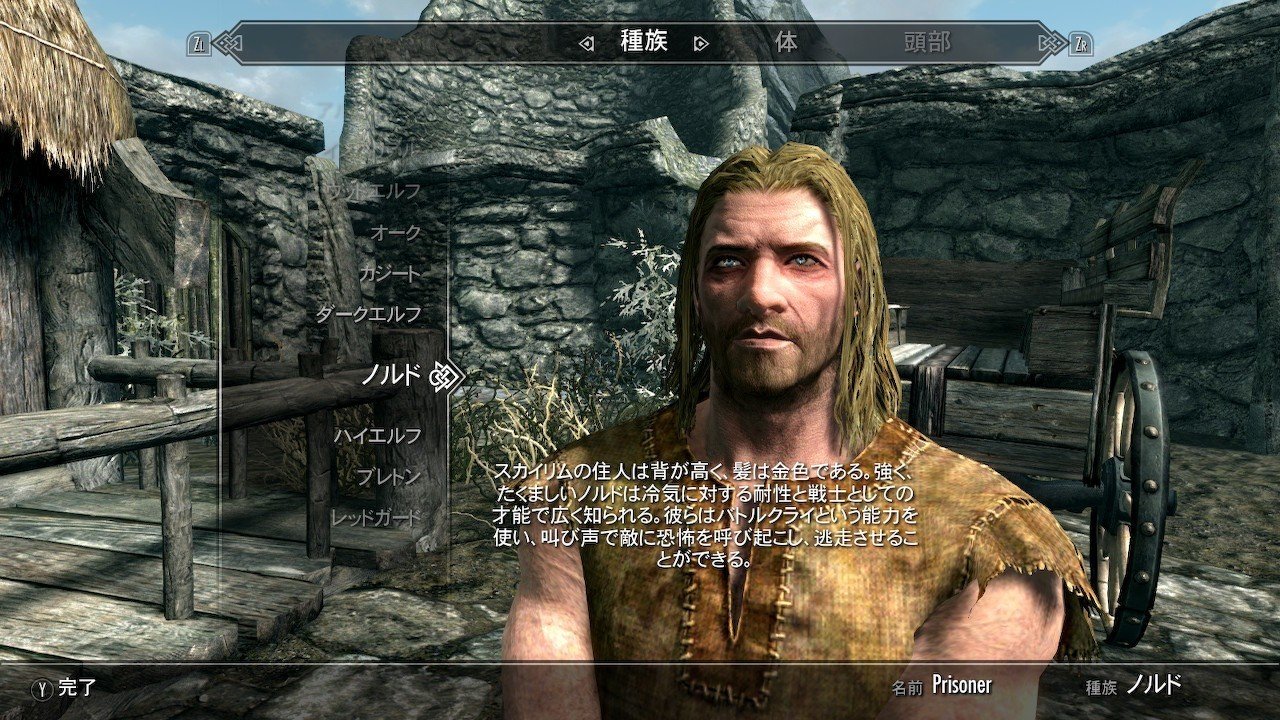Image resolution: width=1280 pixels, height=720 pixels.
Task: Click the ornate double-arrow next to ZL
Action: (226, 43)
